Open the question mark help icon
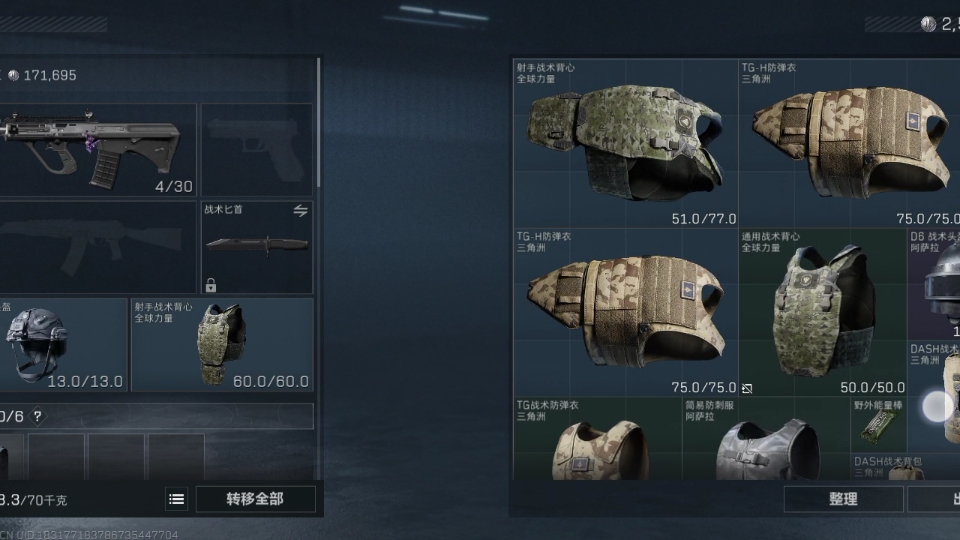This screenshot has width=960, height=540. [38, 416]
